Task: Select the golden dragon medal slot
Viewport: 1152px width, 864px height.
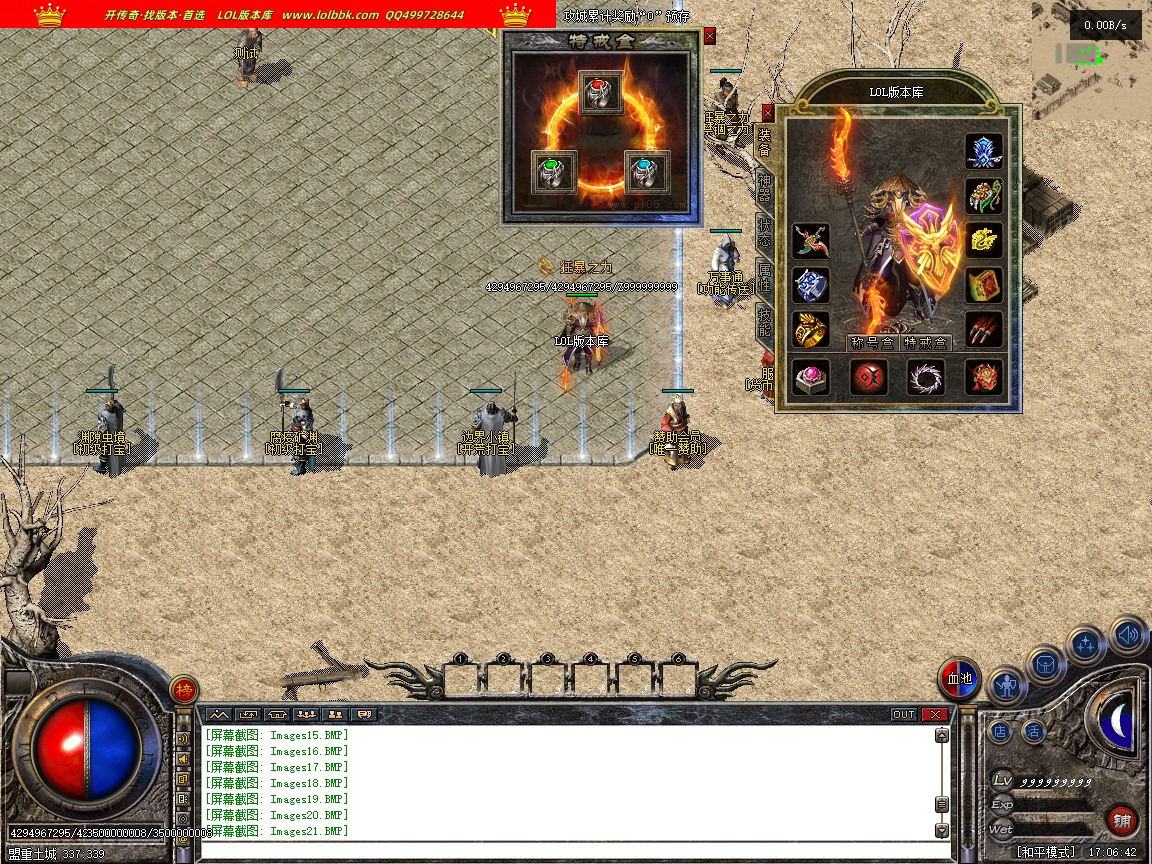Action: (984, 239)
